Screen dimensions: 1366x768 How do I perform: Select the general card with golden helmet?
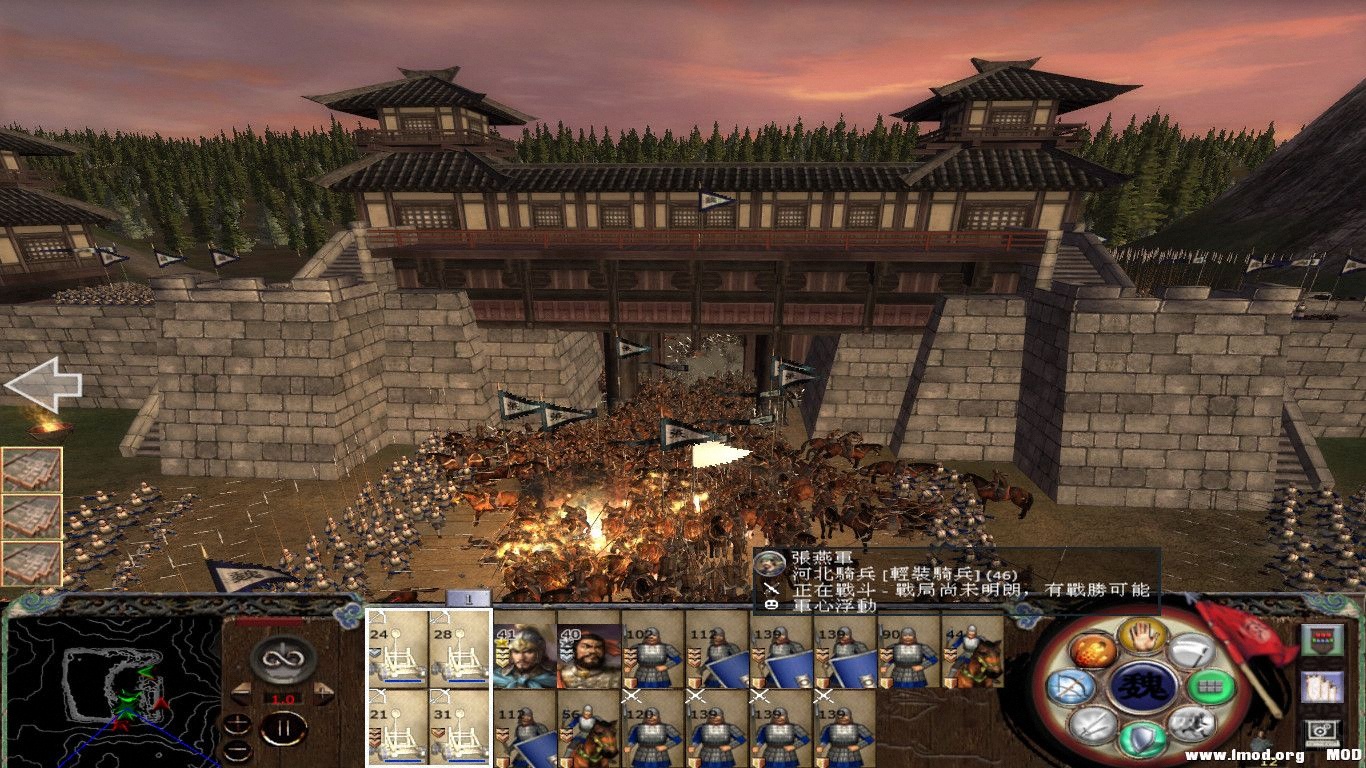(525, 655)
